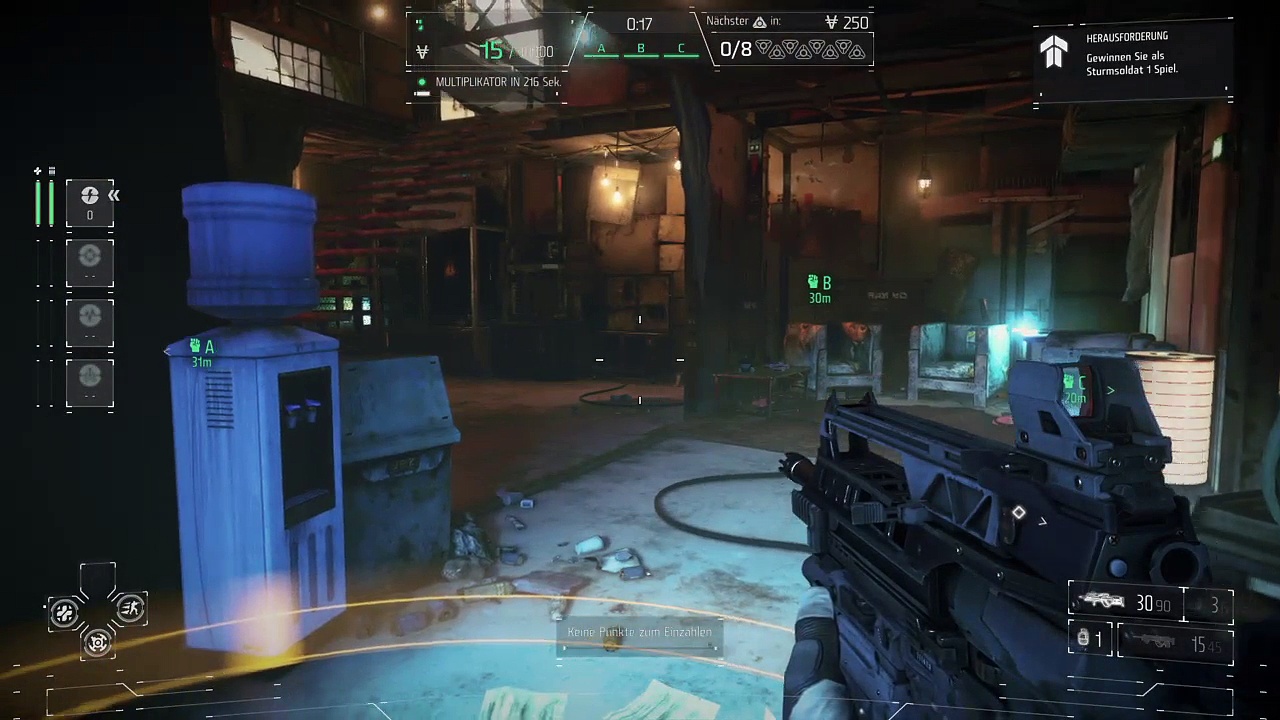Use the health cross ability icon
The height and width of the screenshot is (720, 1280).
click(65, 612)
